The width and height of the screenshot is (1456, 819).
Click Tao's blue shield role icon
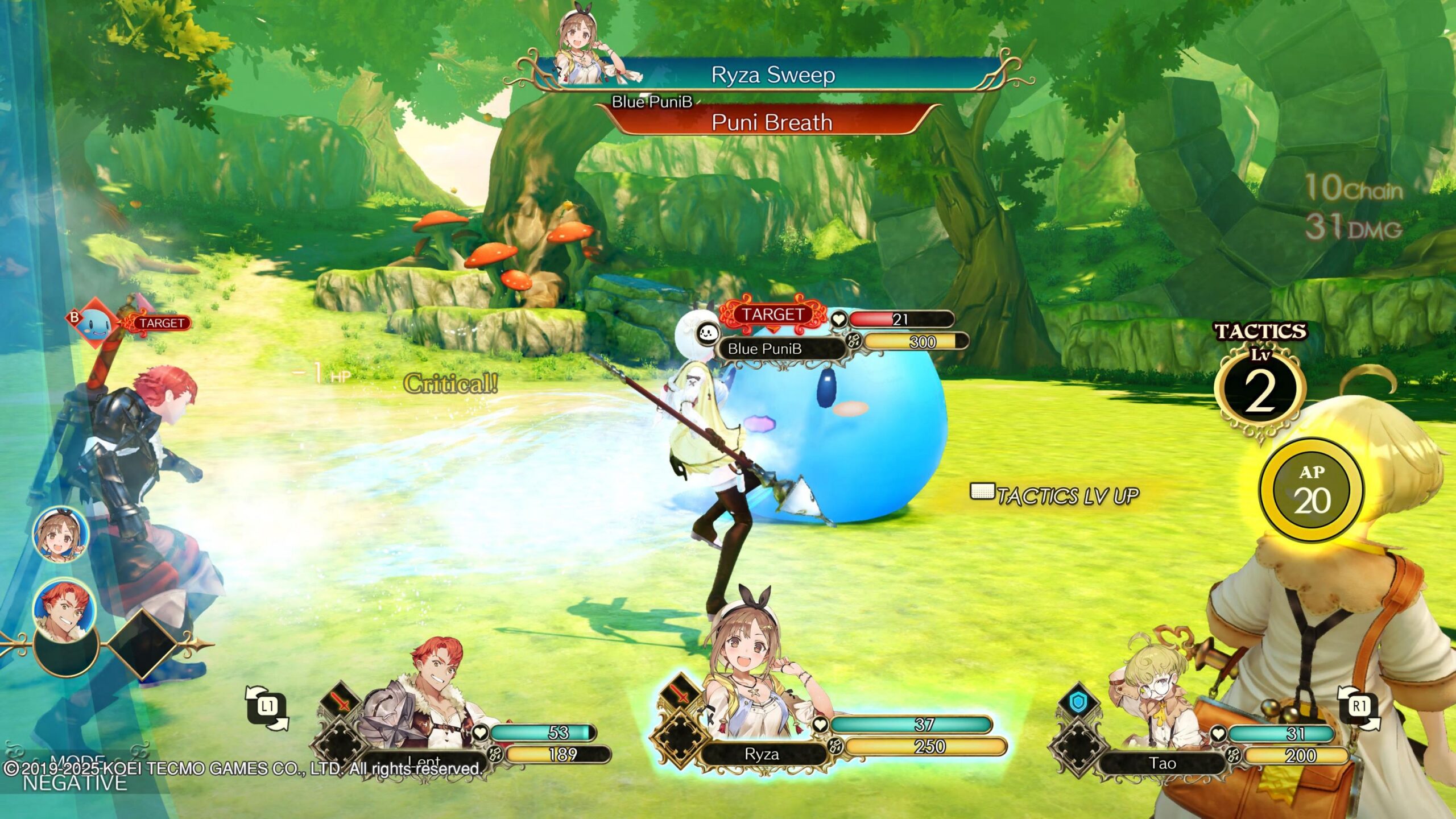tap(1077, 703)
